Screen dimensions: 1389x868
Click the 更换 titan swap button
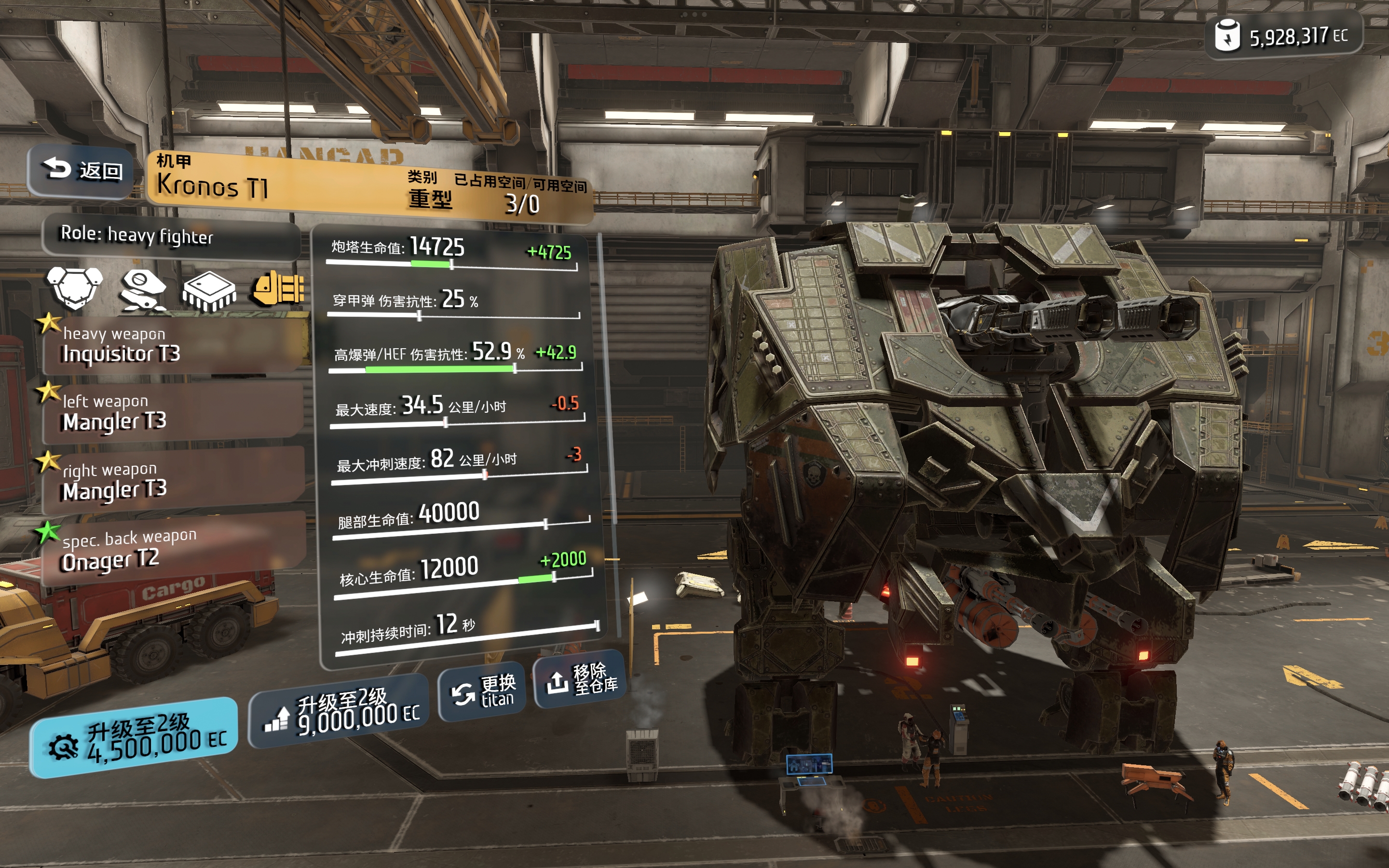click(482, 691)
